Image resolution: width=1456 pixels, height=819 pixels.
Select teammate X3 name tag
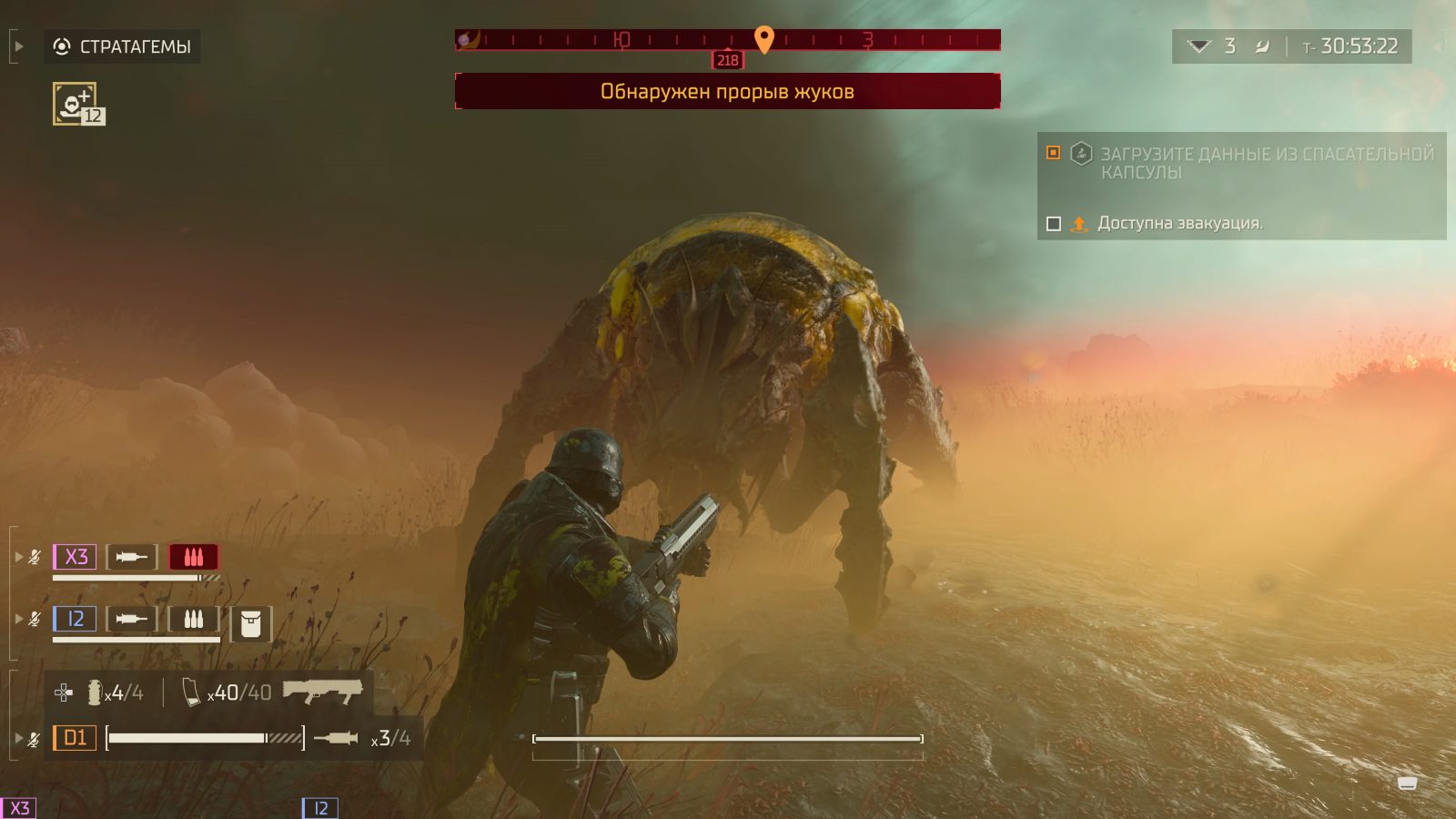[x=75, y=557]
